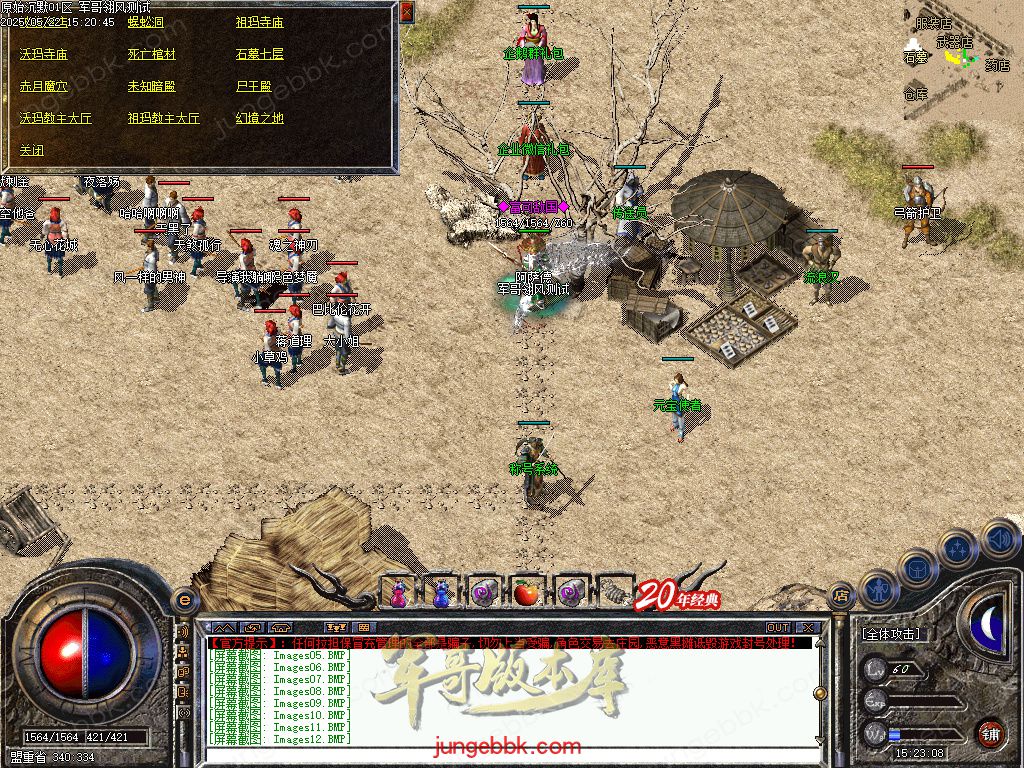Image resolution: width=1024 pixels, height=768 pixels.
Task: Select the 蜈蚣洞 teleport link
Action: [146, 22]
